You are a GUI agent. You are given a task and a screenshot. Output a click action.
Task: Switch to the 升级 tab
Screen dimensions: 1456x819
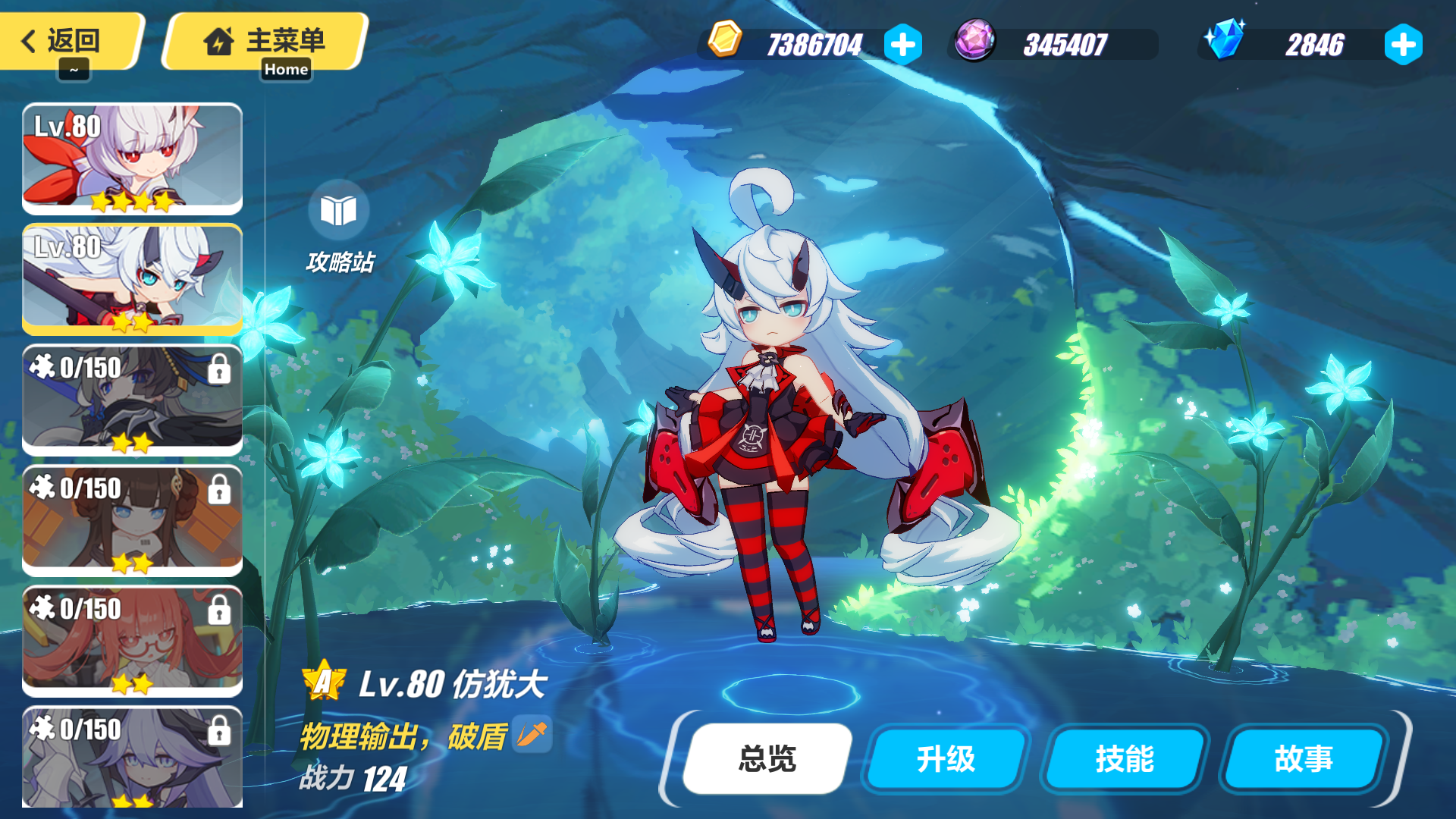944,759
